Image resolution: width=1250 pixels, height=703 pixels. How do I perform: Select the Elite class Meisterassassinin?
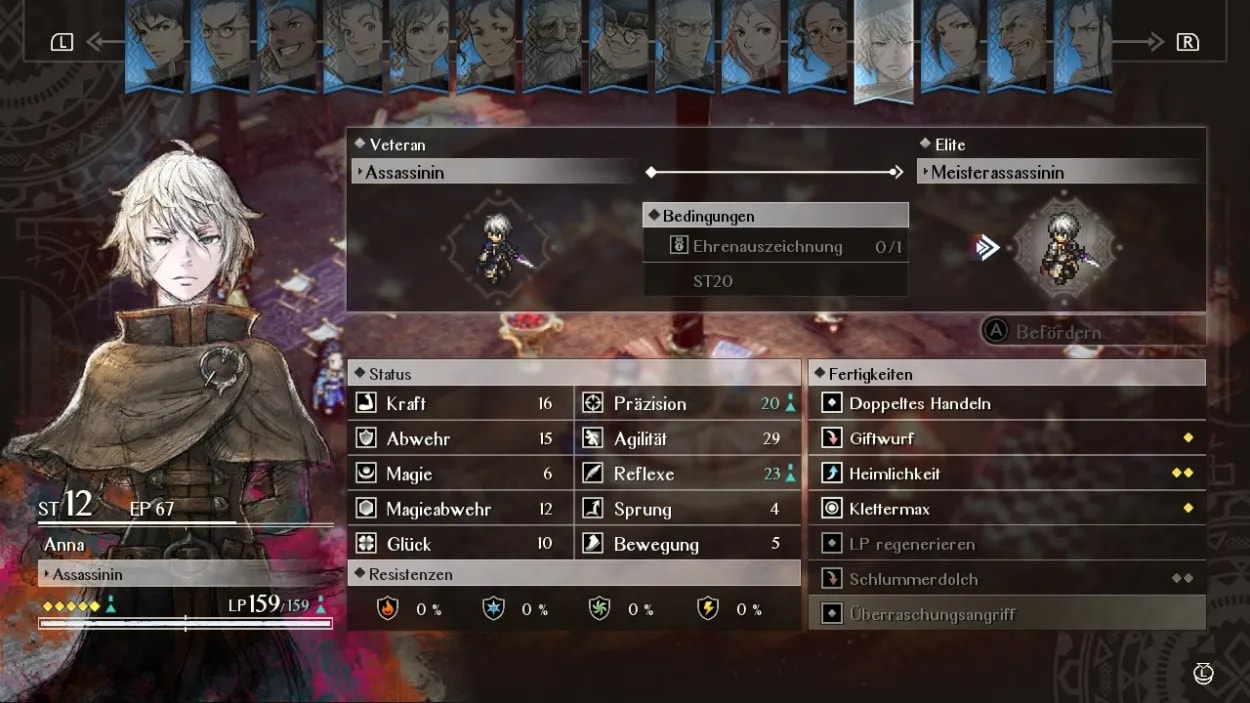(1060, 172)
